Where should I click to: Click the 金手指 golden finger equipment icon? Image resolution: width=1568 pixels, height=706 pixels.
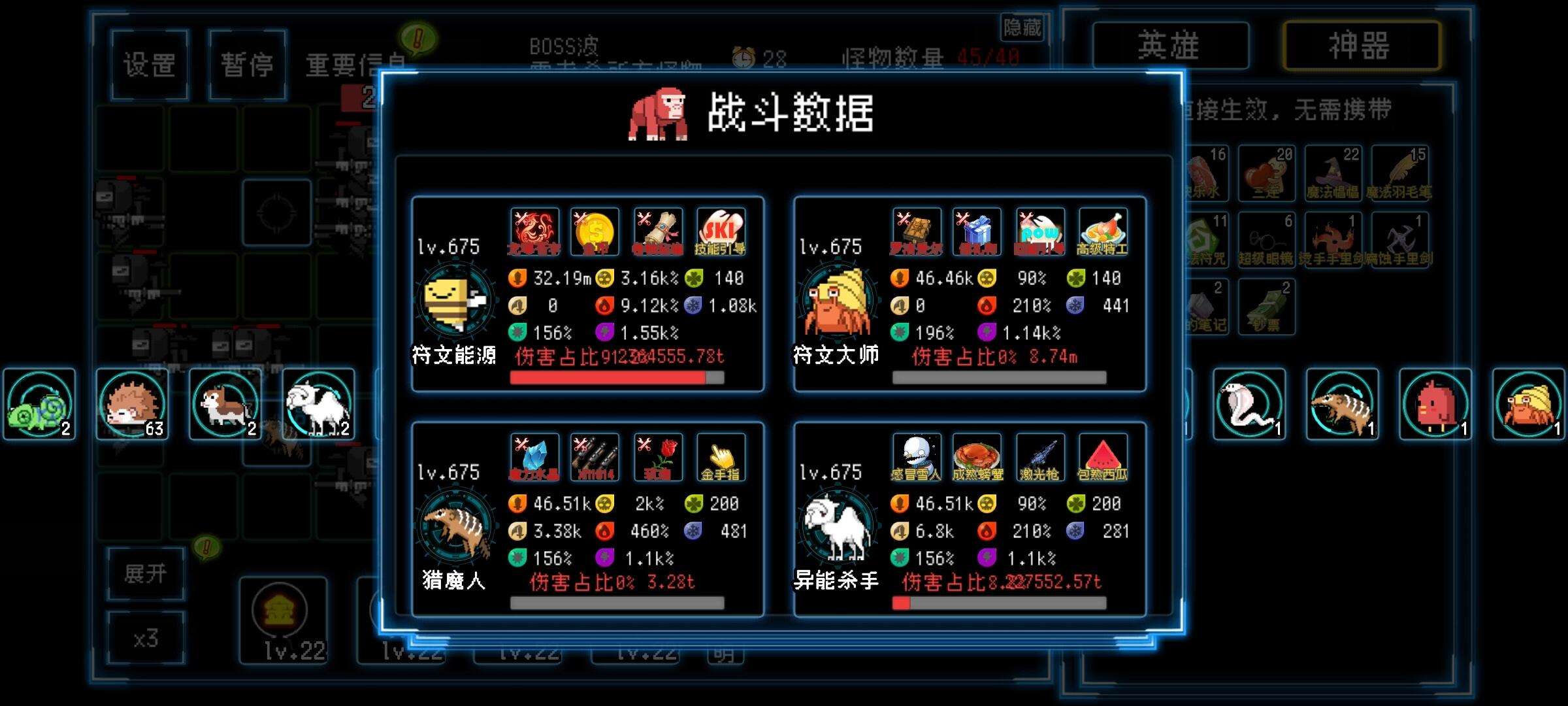(721, 458)
